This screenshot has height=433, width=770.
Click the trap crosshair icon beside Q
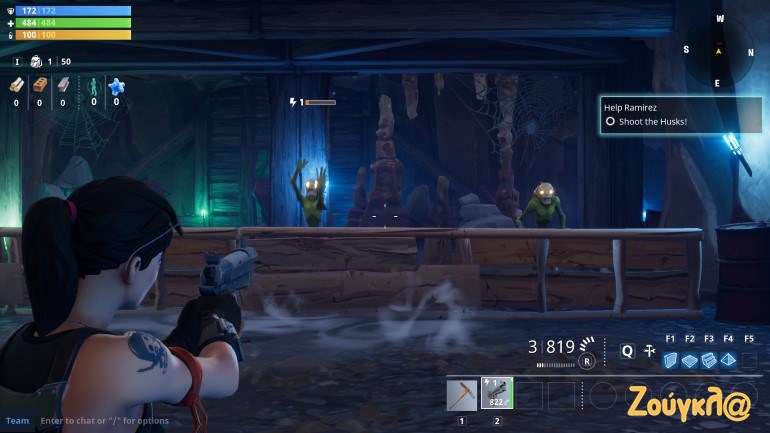tap(650, 351)
